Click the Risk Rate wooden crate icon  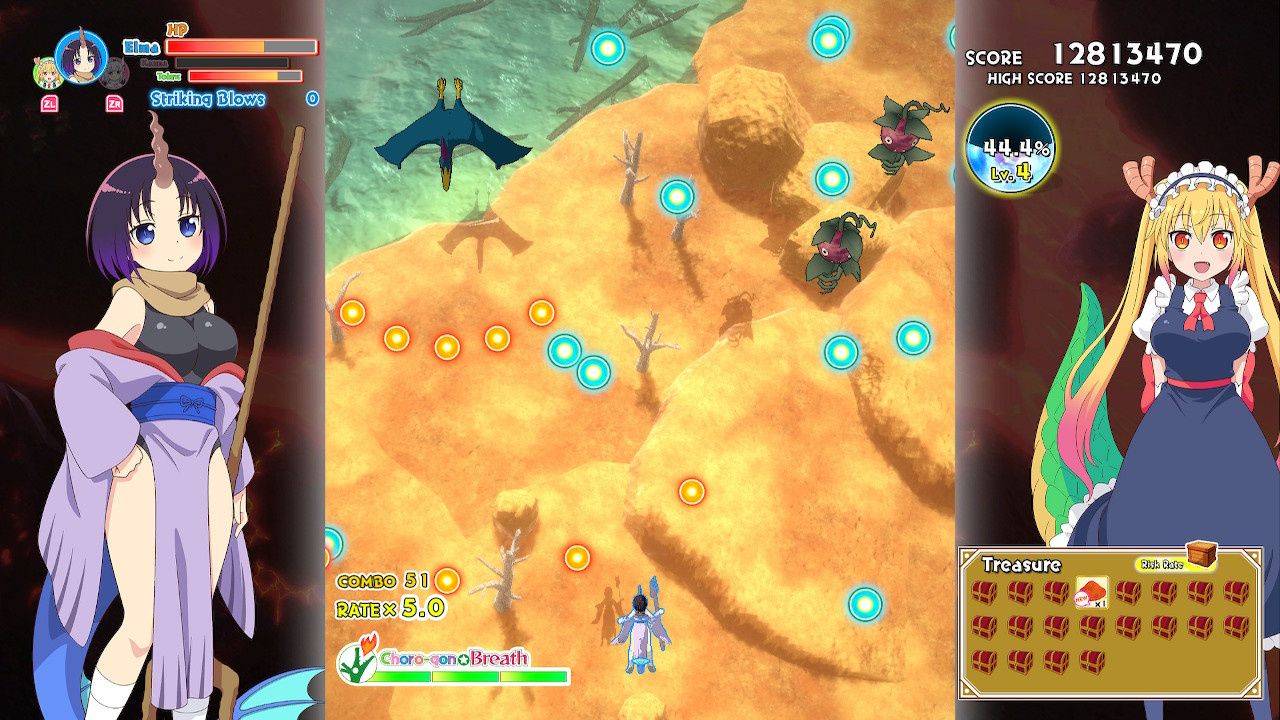pos(1201,554)
